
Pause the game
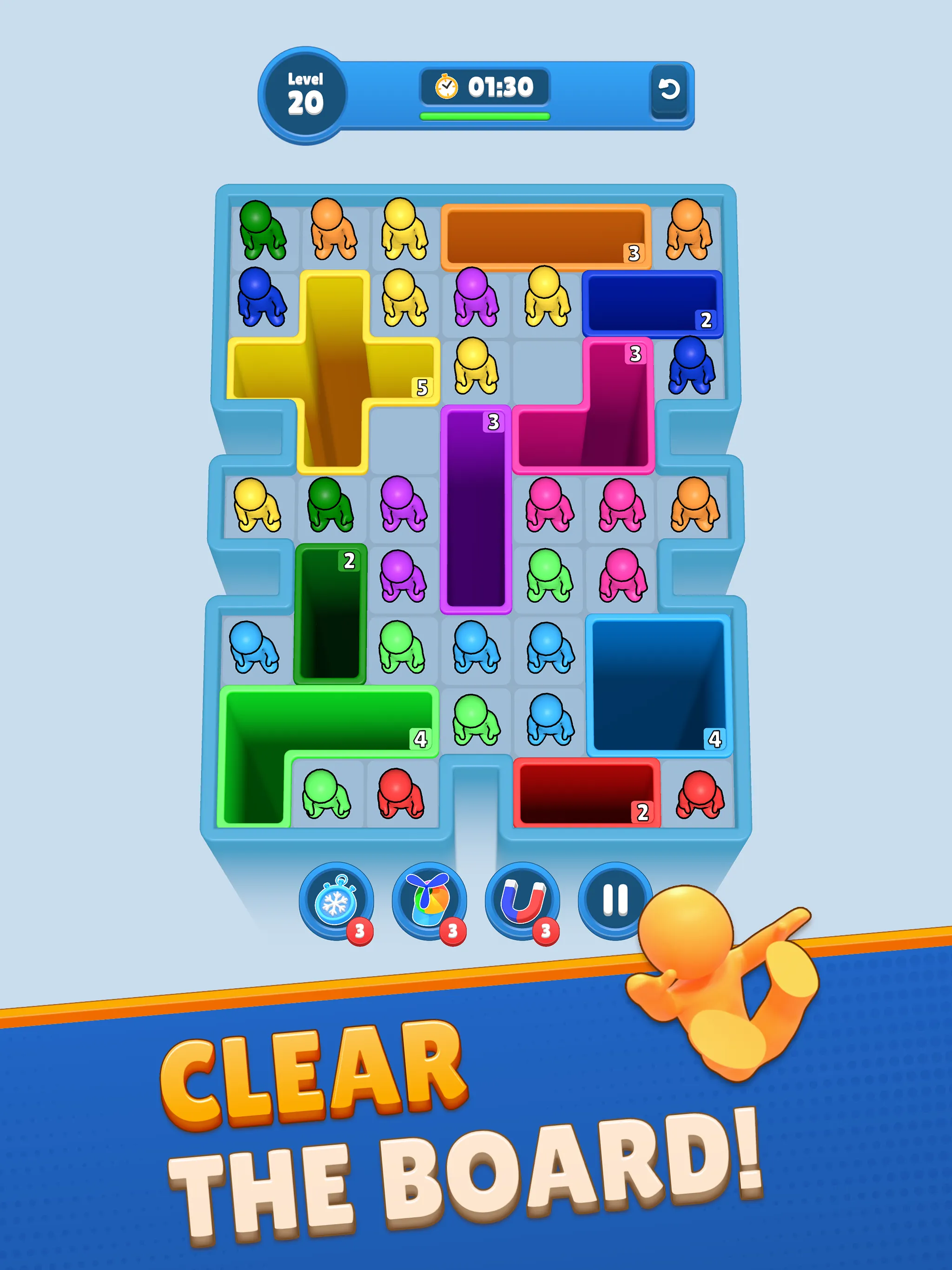coord(615,899)
